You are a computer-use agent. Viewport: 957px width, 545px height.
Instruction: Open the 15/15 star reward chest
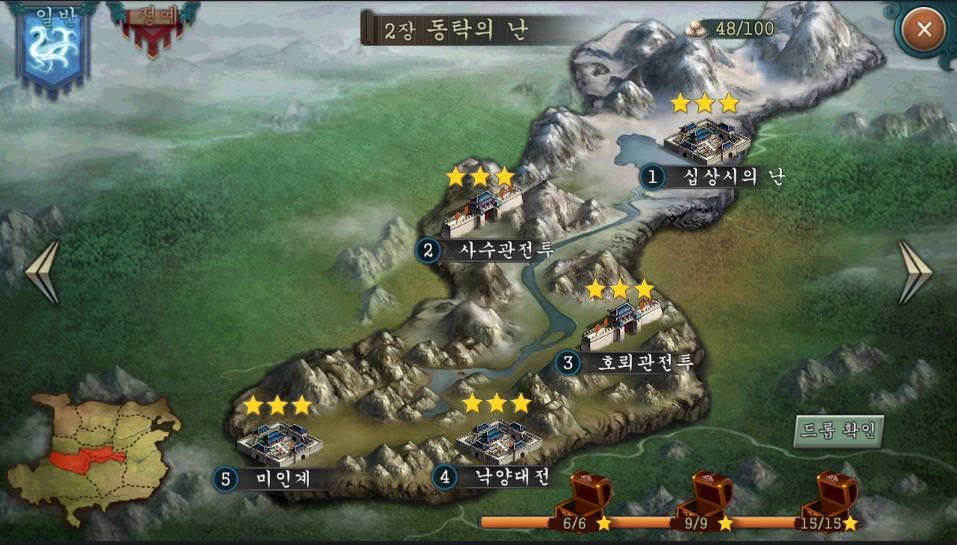830,496
